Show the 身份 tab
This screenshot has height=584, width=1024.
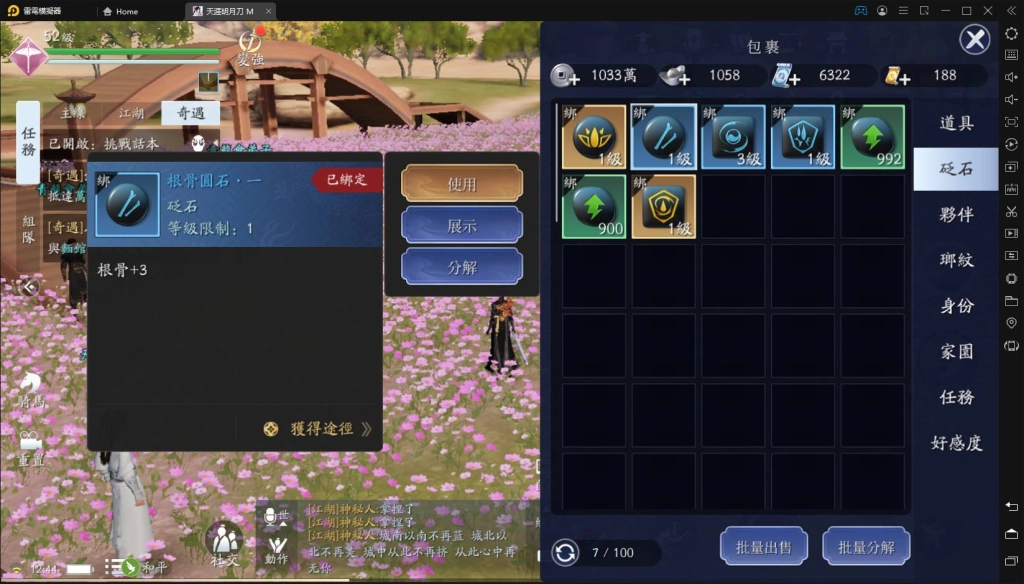[957, 306]
